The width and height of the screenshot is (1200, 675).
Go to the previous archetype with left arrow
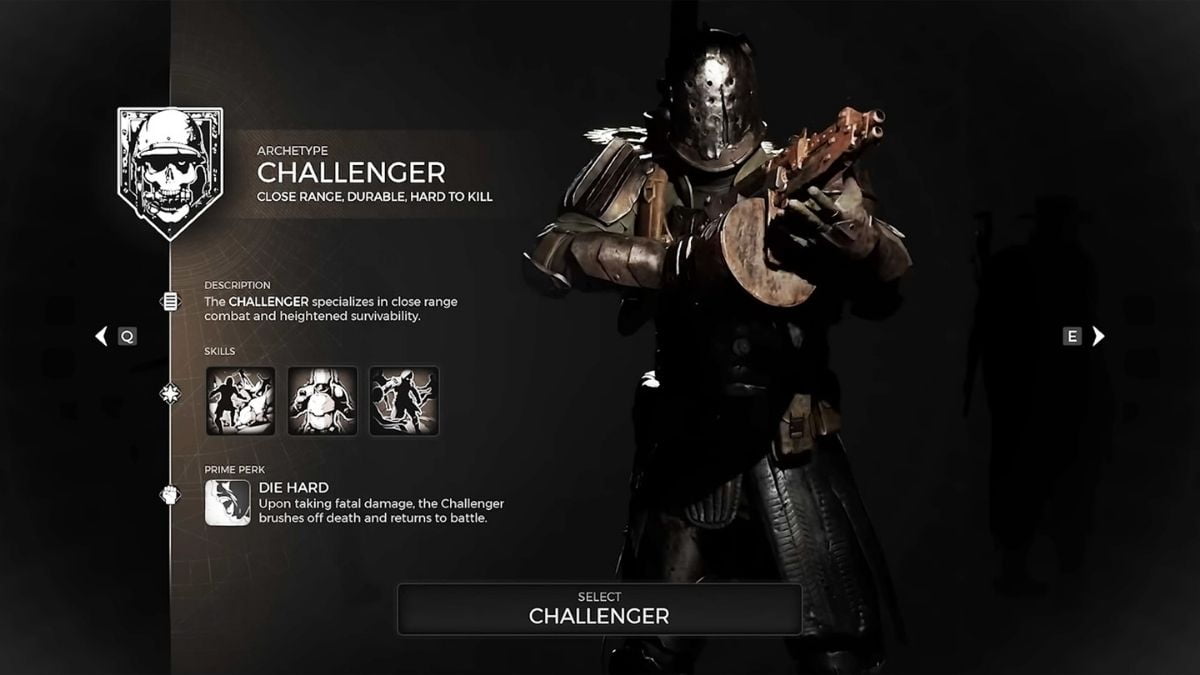tap(101, 336)
